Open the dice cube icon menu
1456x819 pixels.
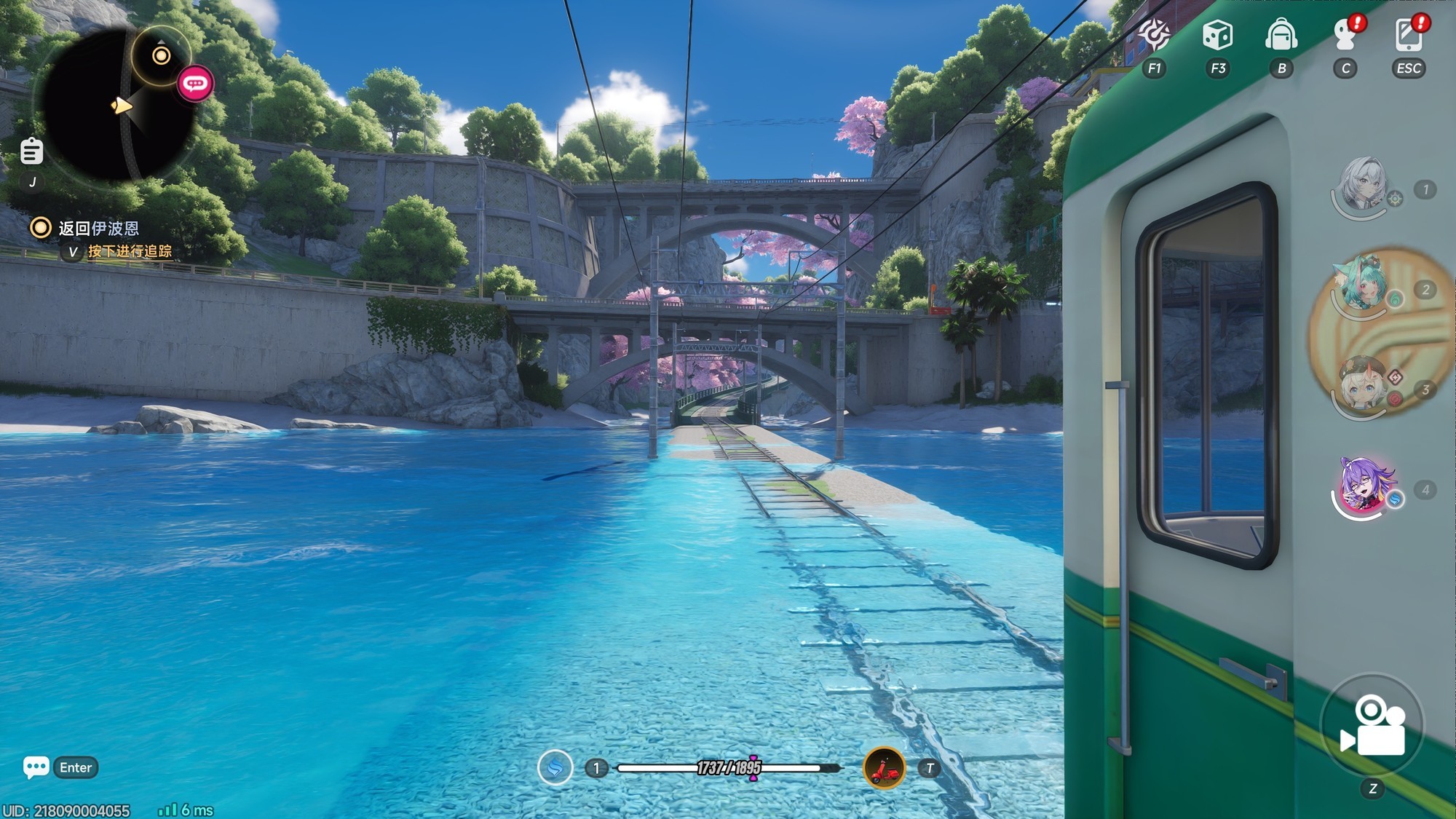(x=1217, y=35)
